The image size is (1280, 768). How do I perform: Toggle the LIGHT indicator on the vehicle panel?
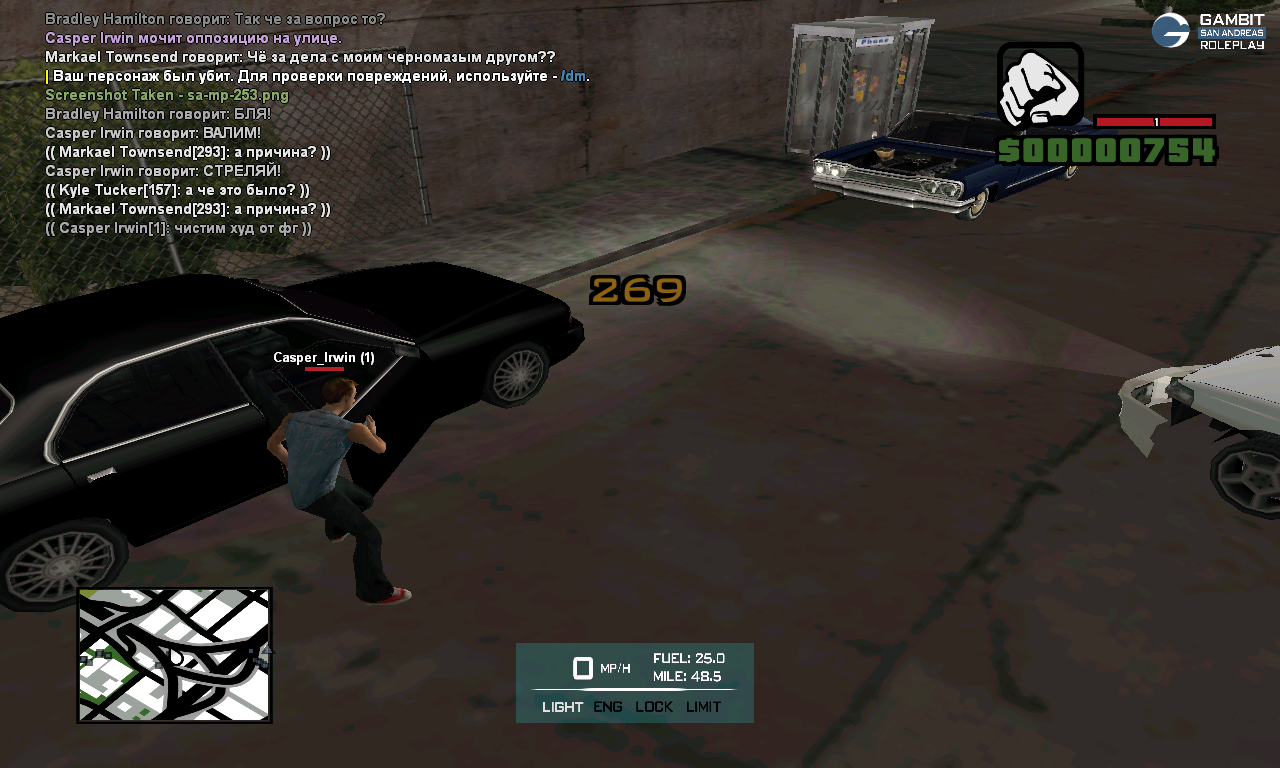pos(562,707)
